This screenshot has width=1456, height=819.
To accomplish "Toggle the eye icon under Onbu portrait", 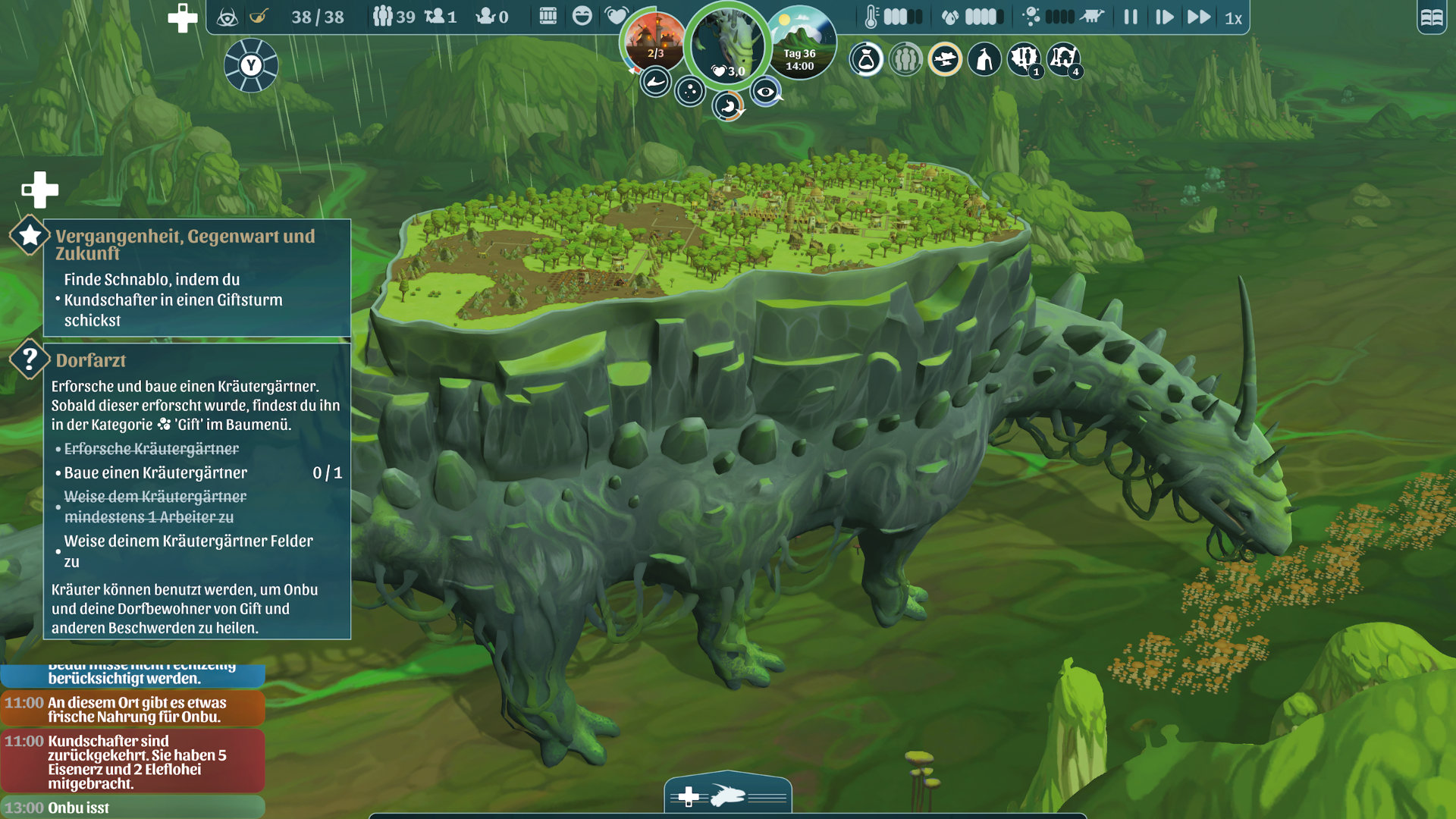I will pyautogui.click(x=766, y=92).
